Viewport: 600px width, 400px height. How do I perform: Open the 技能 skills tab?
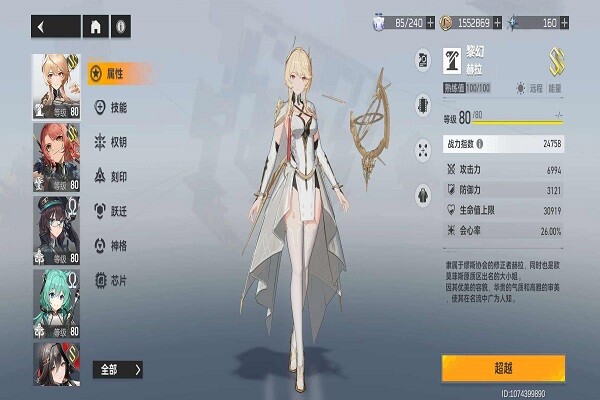pyautogui.click(x=118, y=107)
